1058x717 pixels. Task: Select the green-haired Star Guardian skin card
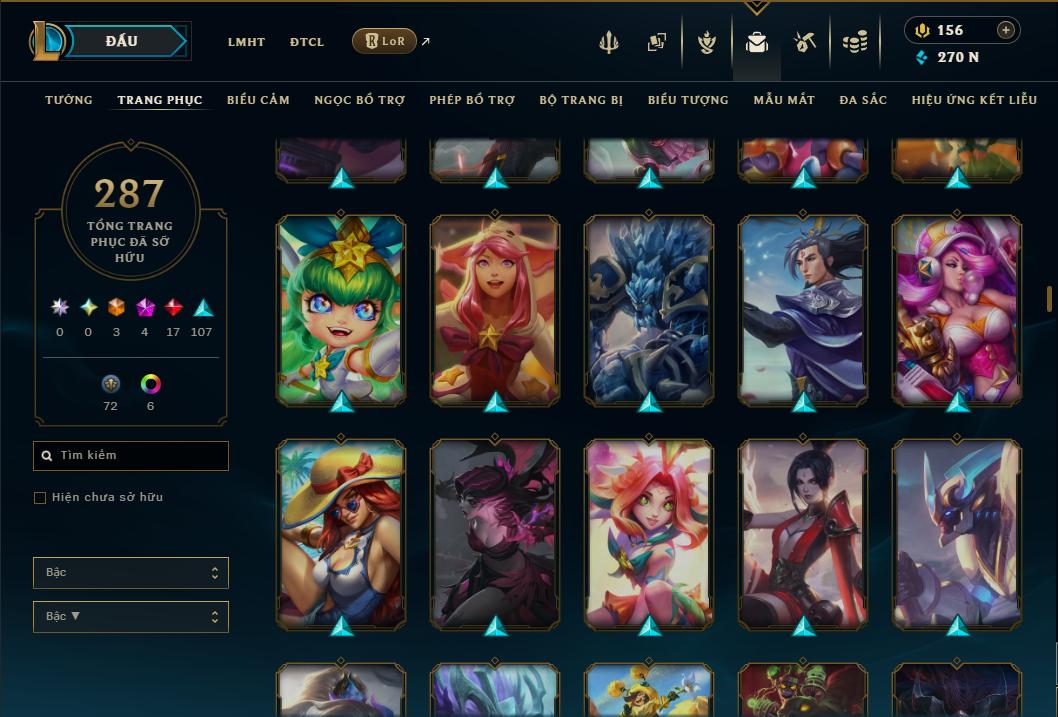[341, 310]
